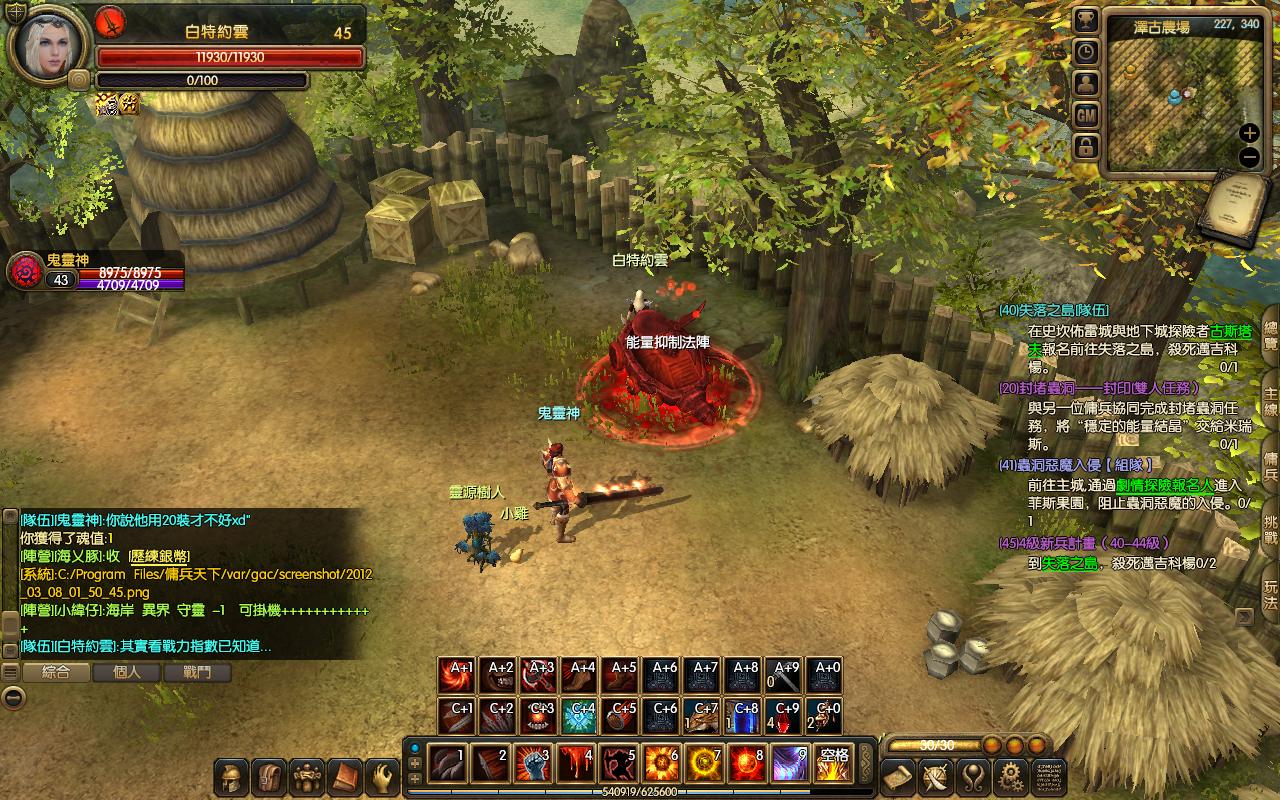This screenshot has width=1280, height=800.
Task: Zoom out the minimap with minus button
Action: tap(1249, 156)
